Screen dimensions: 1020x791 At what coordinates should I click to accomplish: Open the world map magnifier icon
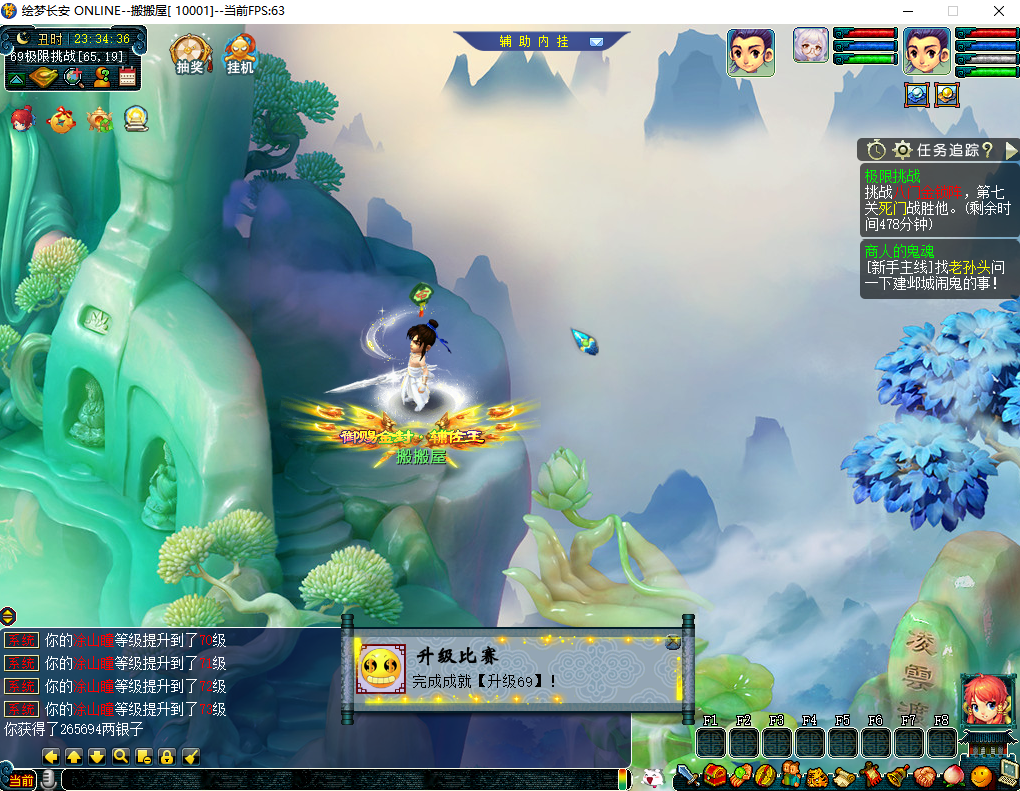(x=73, y=77)
